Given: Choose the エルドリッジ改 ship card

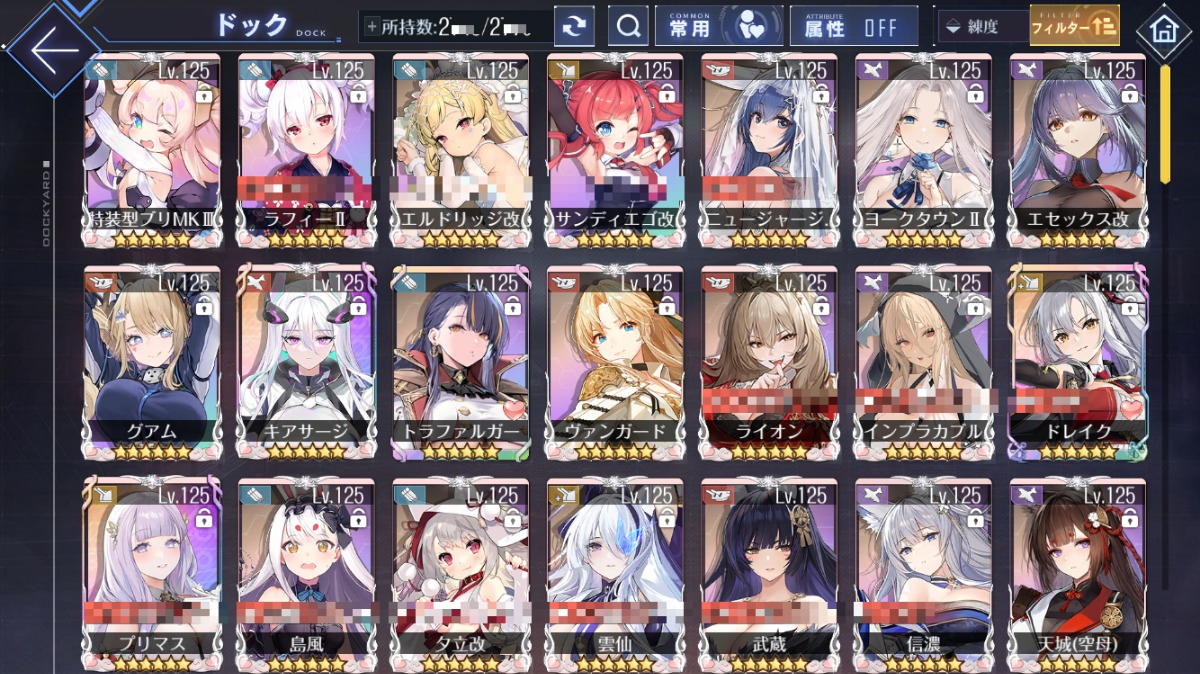Looking at the screenshot, I should 461,150.
